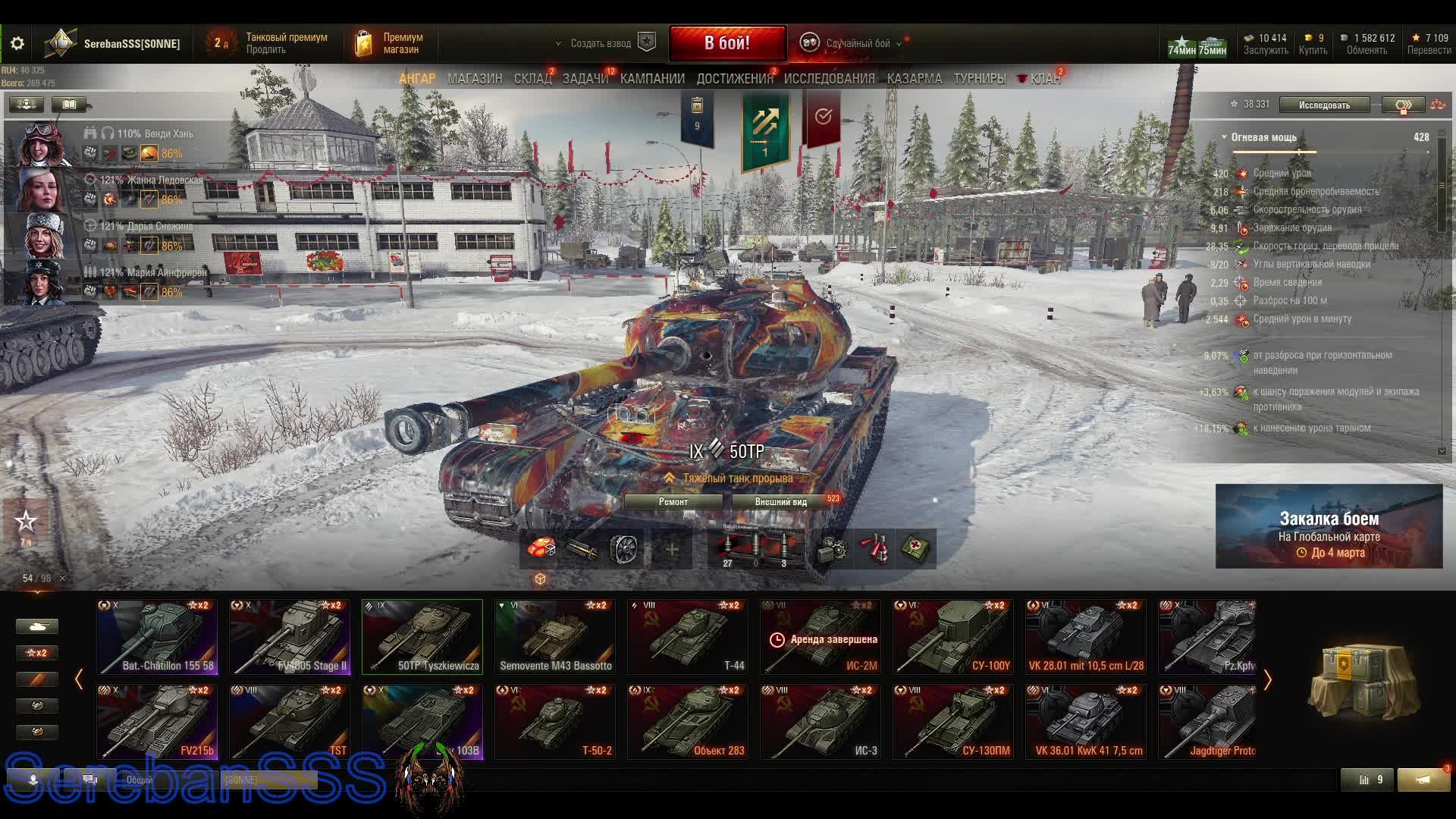Open Внешний вид customization
Viewport: 1456px width, 819px height.
click(781, 502)
